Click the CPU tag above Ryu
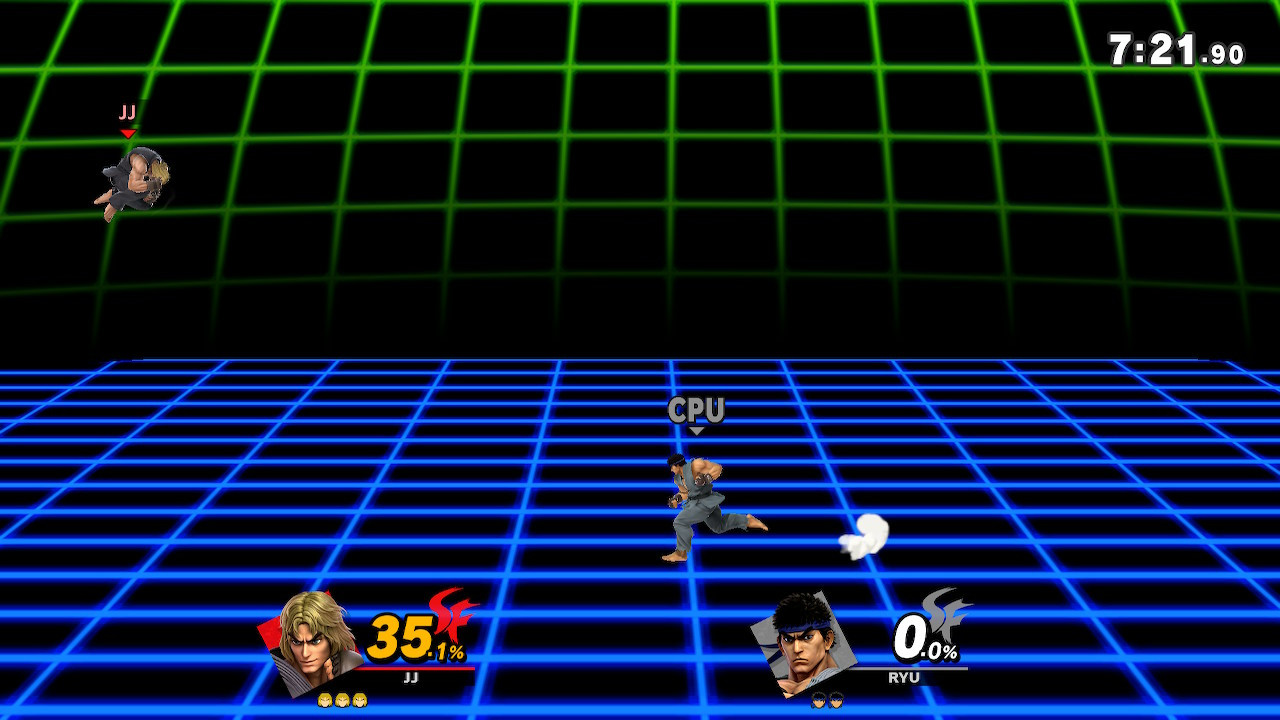Viewport: 1280px width, 720px height. coord(698,409)
